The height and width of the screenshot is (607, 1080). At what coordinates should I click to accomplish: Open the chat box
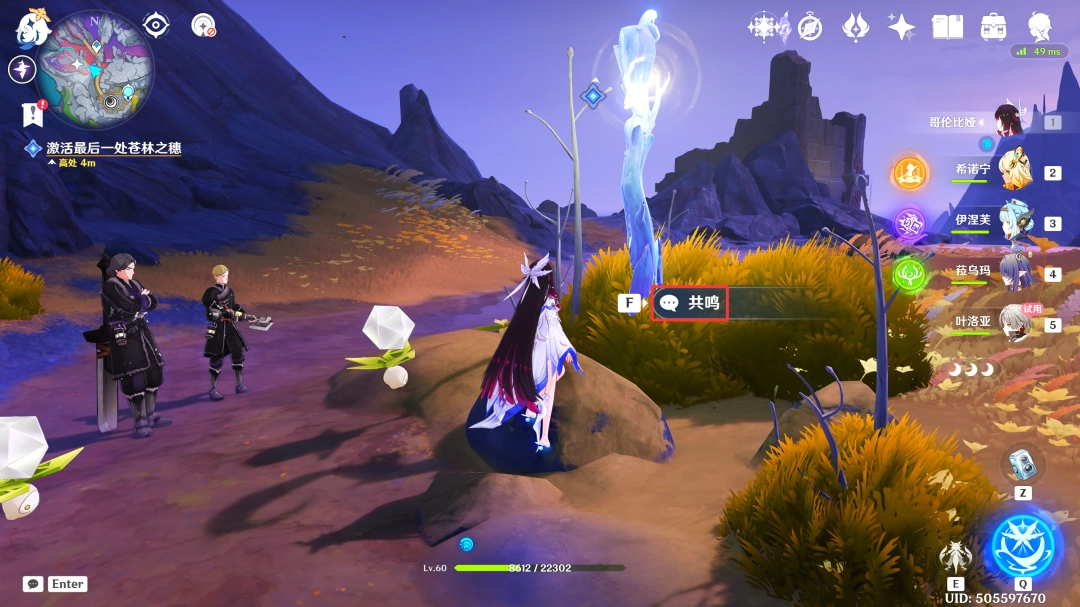coord(33,584)
